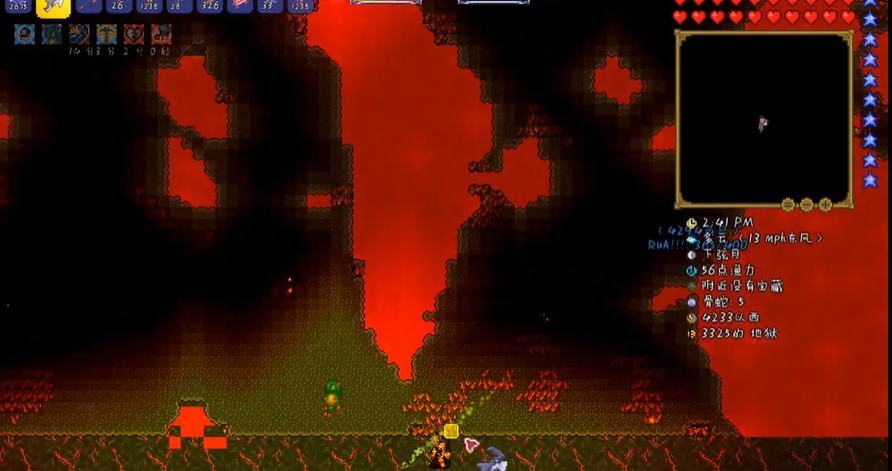Click the pickaxe mining buff icon
This screenshot has height=471, width=892.
107,35
